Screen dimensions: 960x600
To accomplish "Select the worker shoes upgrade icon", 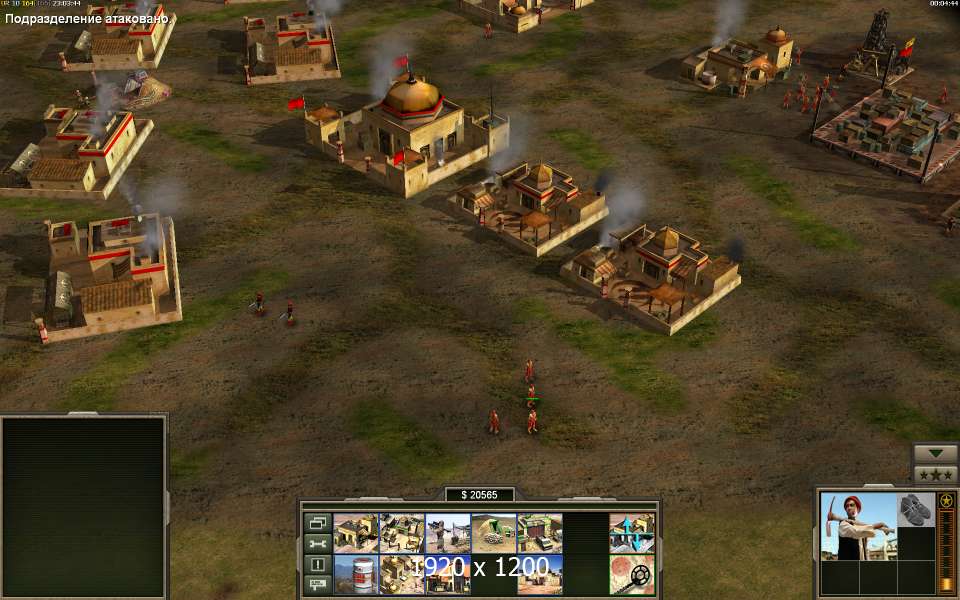I will point(915,509).
